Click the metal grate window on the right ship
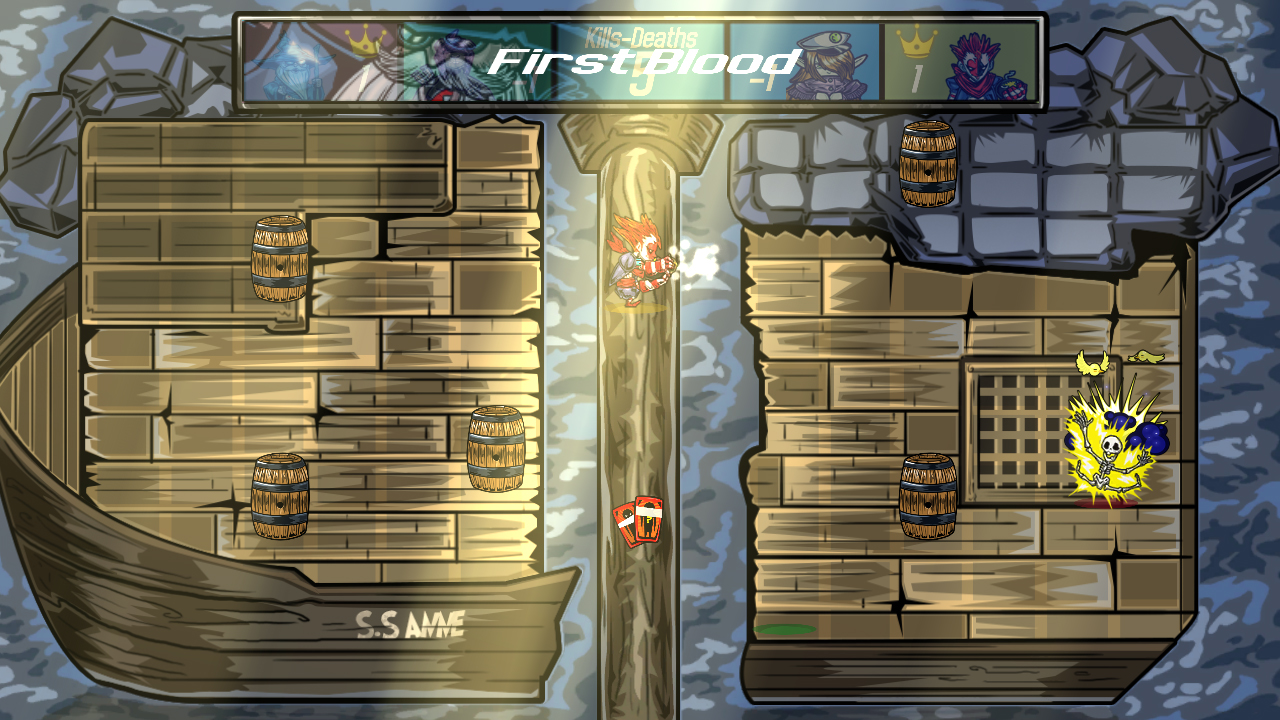Image resolution: width=1280 pixels, height=720 pixels. click(x=1010, y=420)
